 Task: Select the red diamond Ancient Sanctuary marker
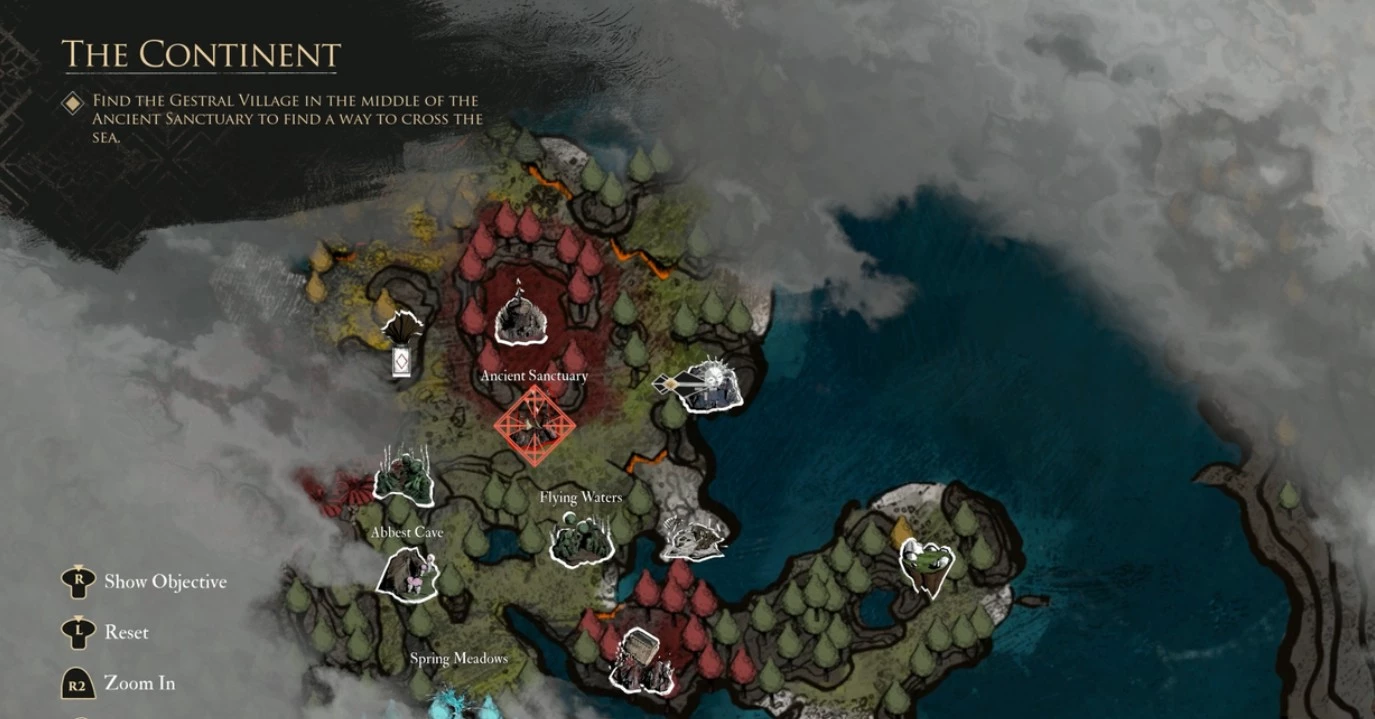(535, 425)
